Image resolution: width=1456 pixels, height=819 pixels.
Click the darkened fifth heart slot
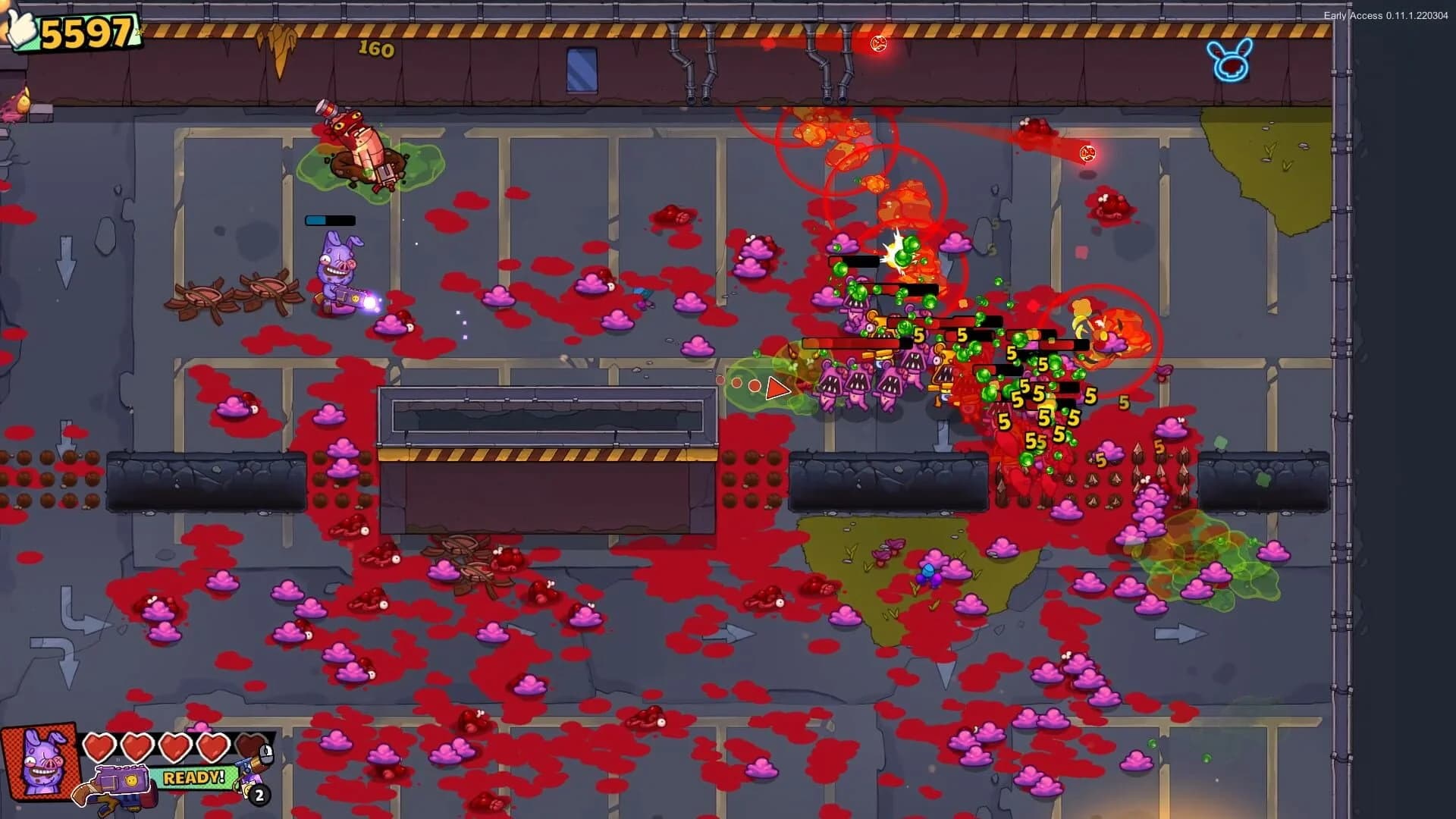[x=250, y=746]
